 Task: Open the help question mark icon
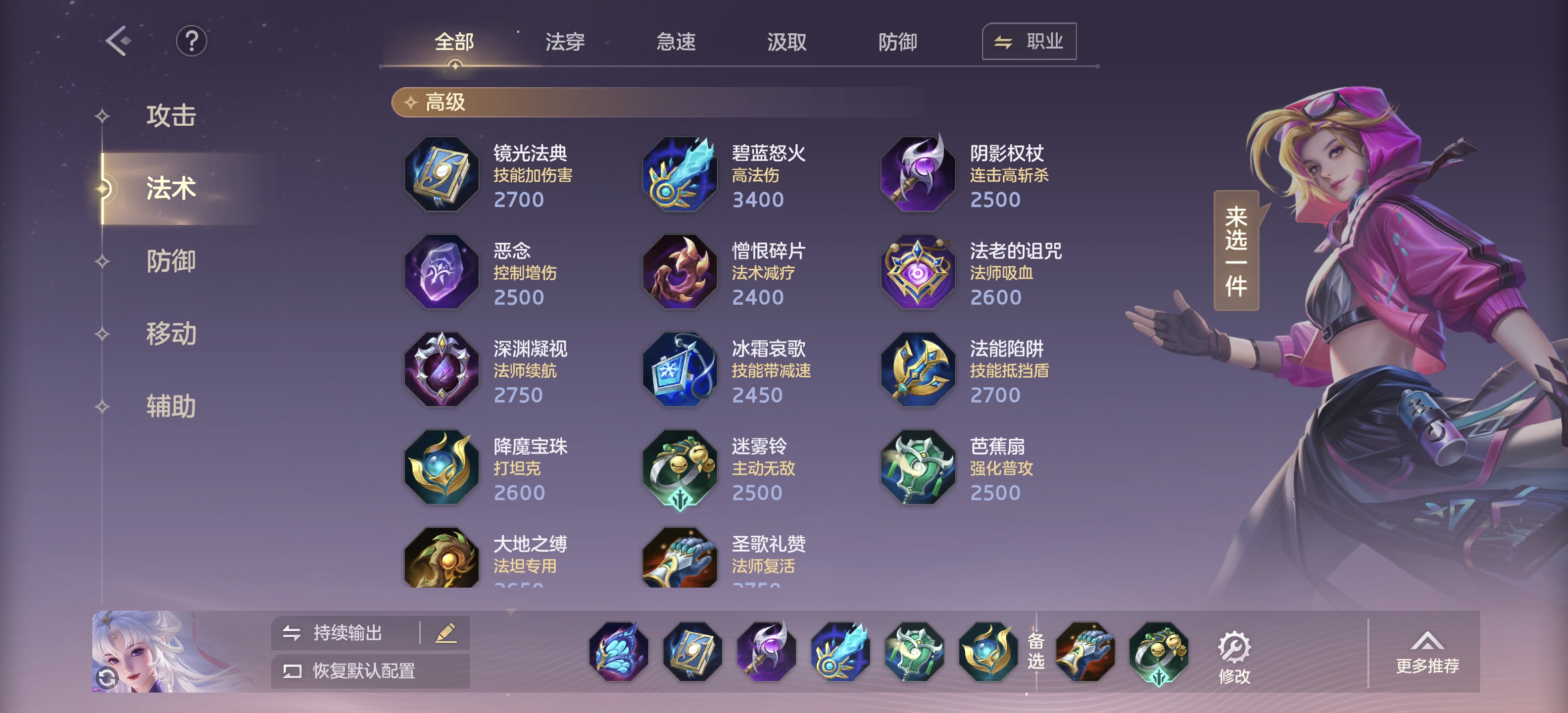point(192,42)
